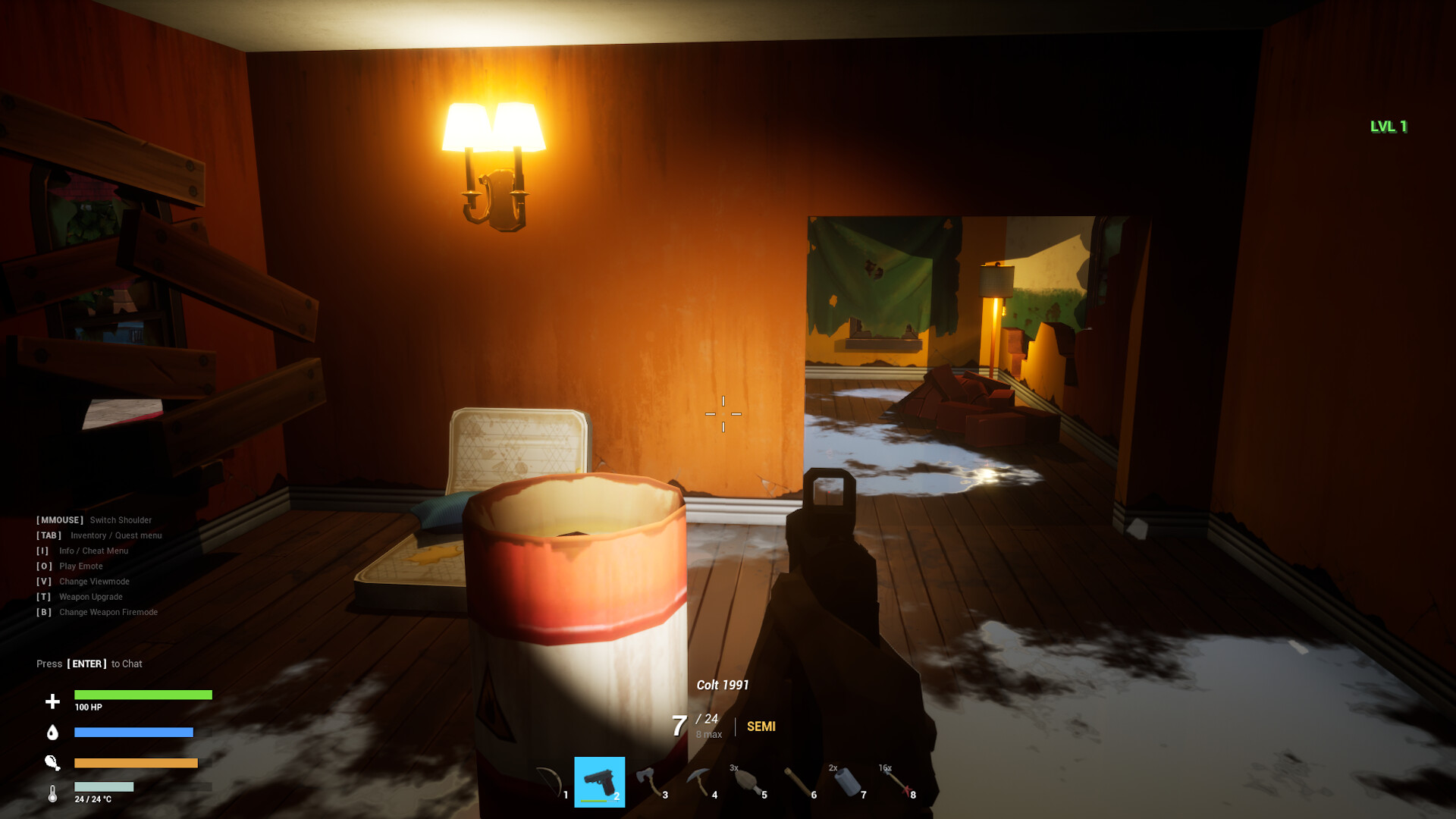Select the 16x arrows in slot 8
The width and height of the screenshot is (1456, 819).
click(896, 781)
